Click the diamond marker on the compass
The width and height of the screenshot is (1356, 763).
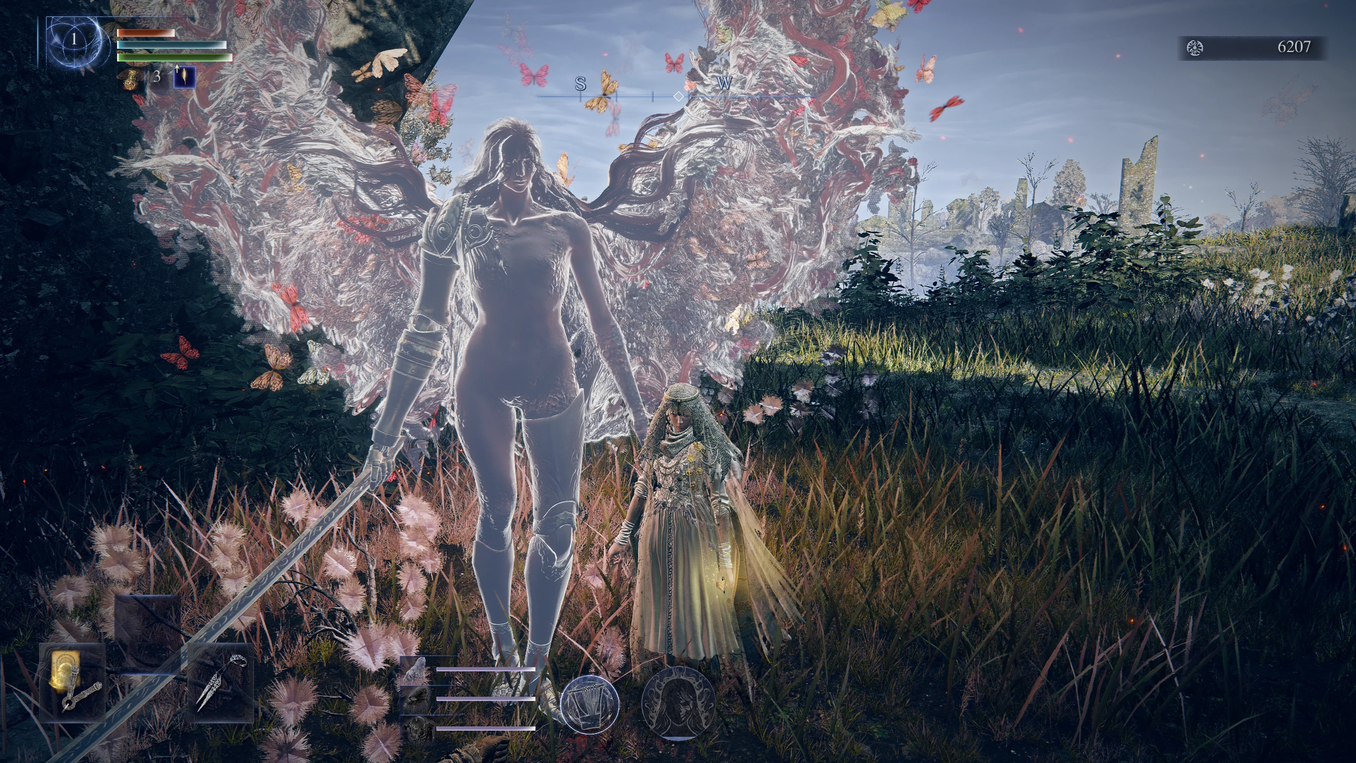pos(679,96)
